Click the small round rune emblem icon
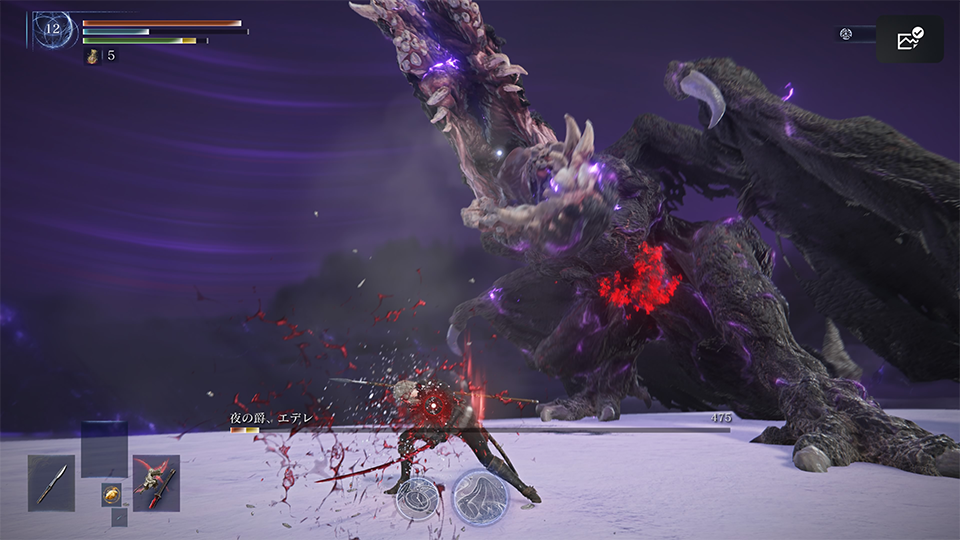This screenshot has height=540, width=960. 846,34
